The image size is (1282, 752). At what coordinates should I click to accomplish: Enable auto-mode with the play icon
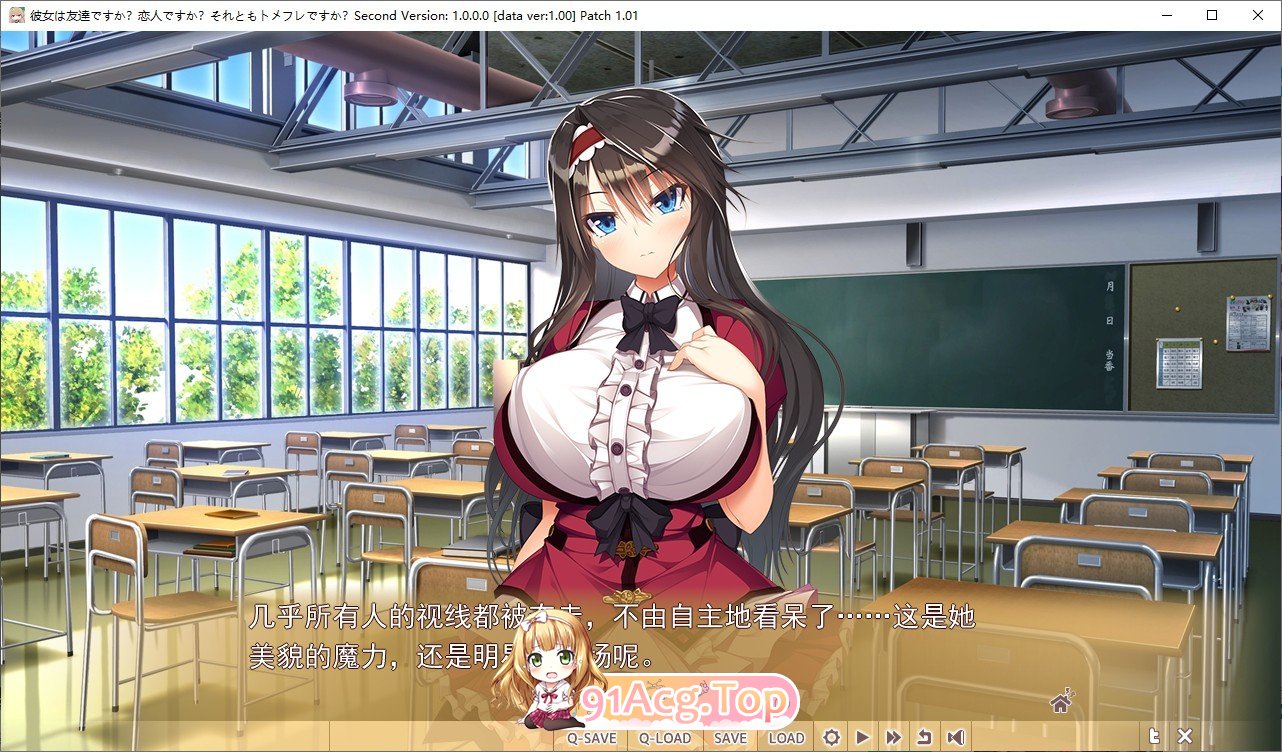pyautogui.click(x=863, y=736)
